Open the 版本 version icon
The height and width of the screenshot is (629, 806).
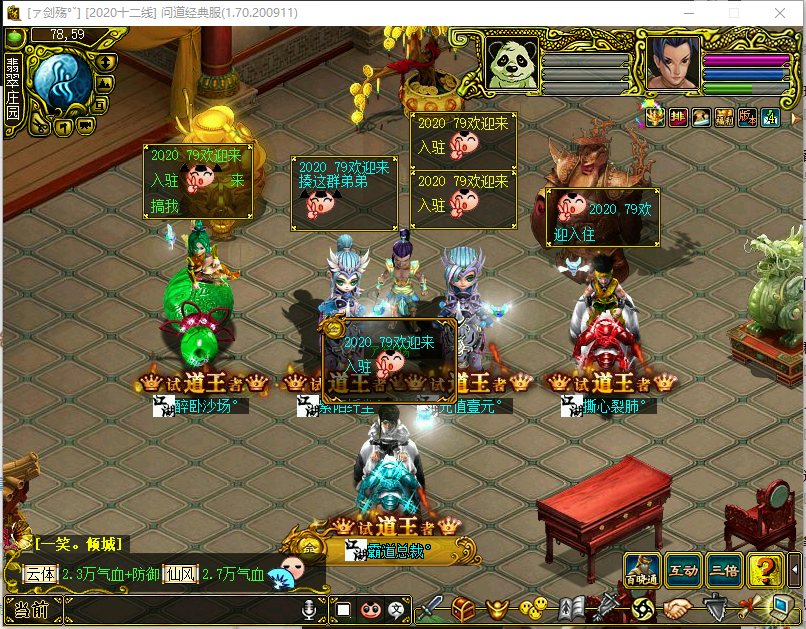coord(747,118)
